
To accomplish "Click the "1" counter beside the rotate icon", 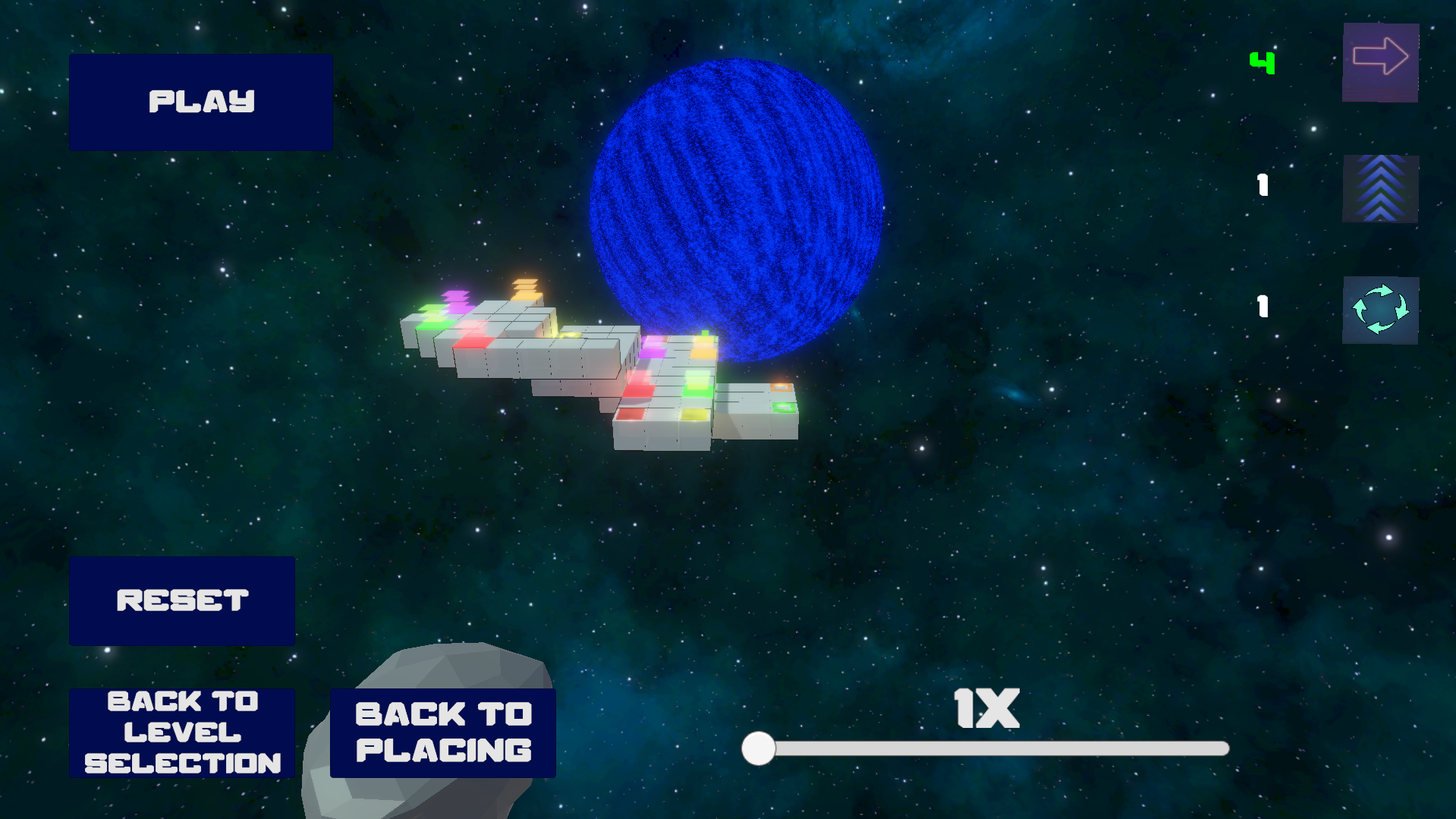I will [x=1261, y=307].
